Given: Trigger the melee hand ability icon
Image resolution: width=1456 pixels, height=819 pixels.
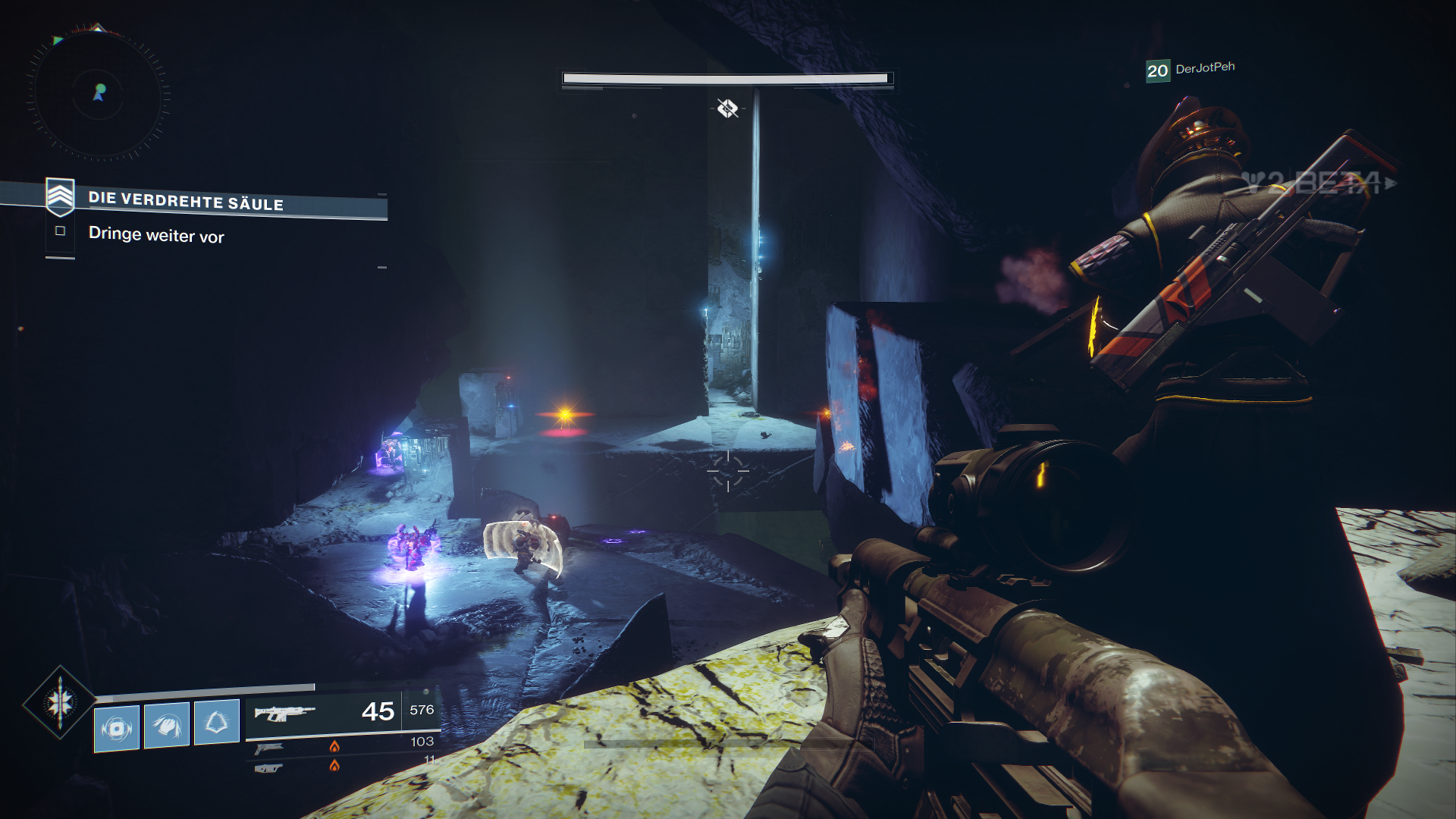Looking at the screenshot, I should click(167, 726).
